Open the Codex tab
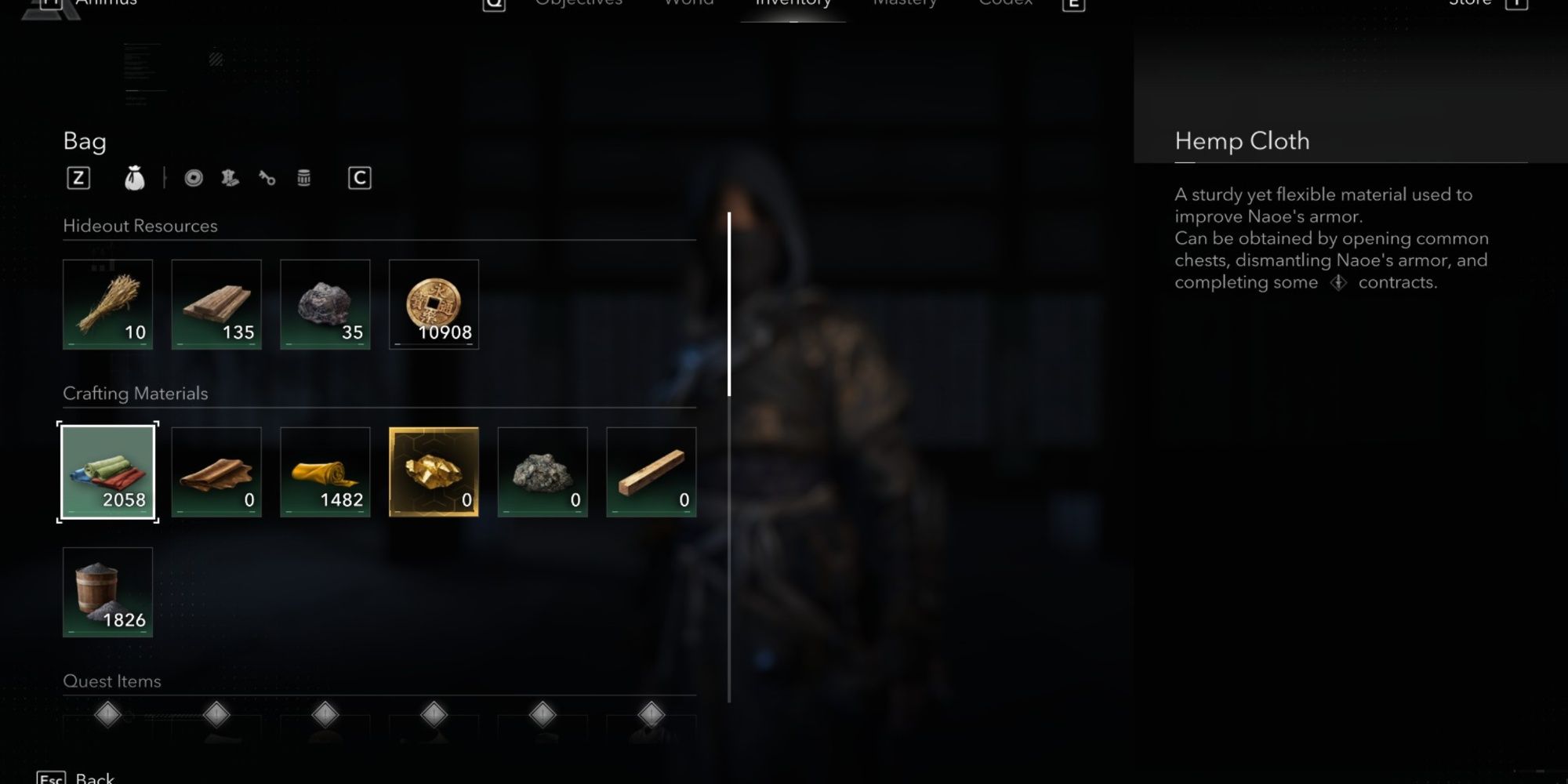1568x784 pixels. [1005, 4]
